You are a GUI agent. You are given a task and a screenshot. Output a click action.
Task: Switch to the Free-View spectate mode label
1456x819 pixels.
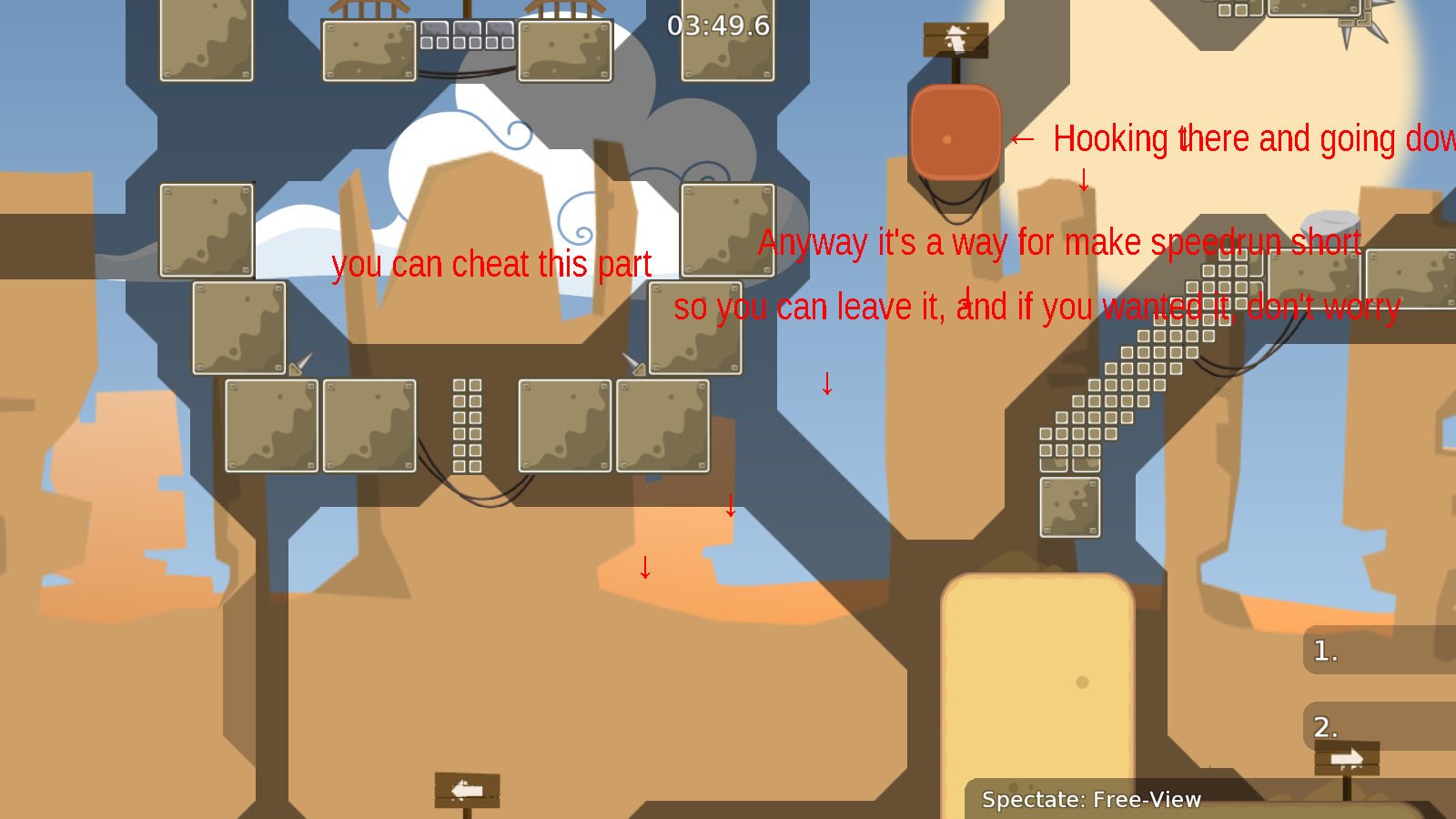[1090, 801]
